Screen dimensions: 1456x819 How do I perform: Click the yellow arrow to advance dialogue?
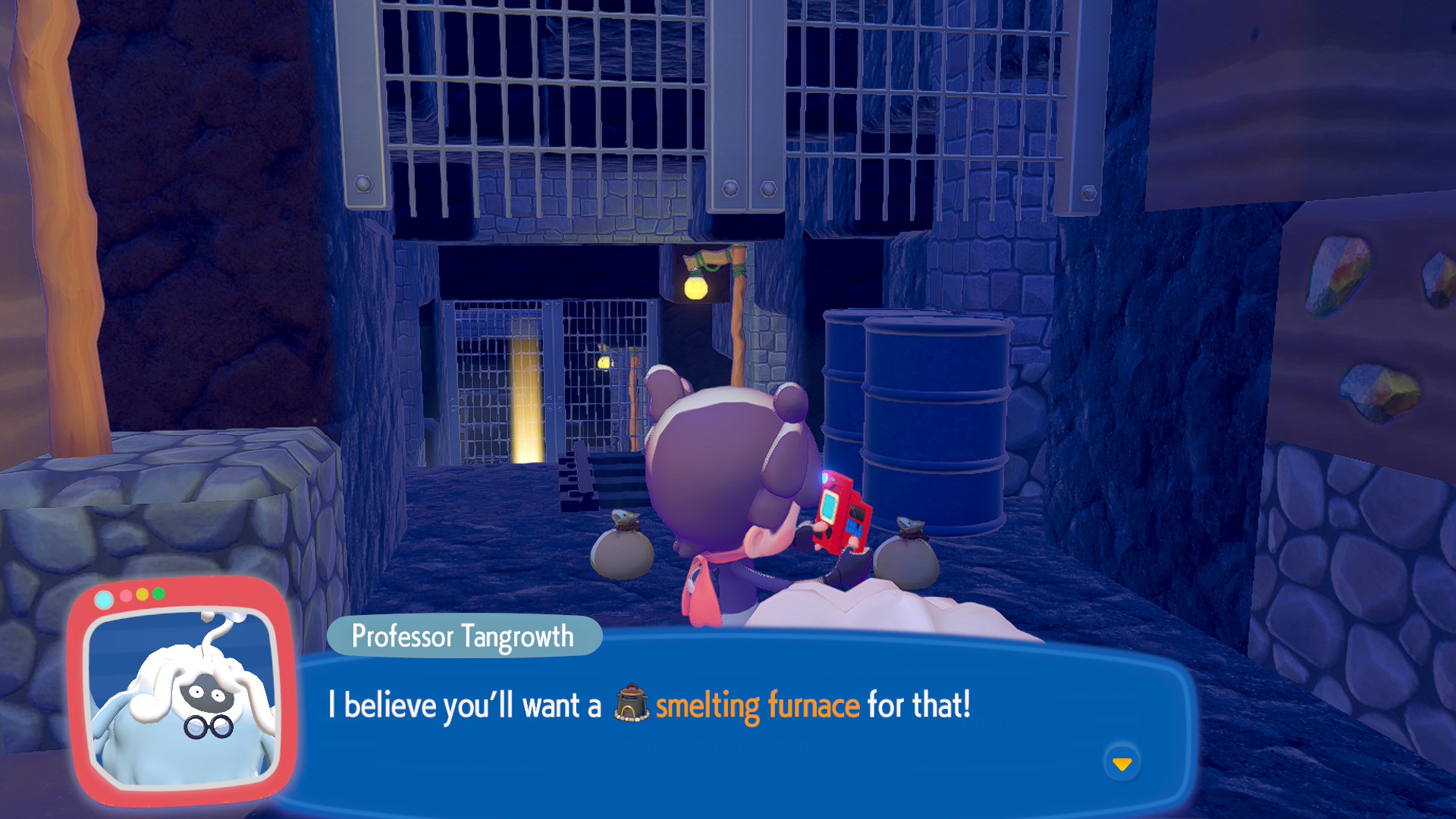pos(1122,765)
